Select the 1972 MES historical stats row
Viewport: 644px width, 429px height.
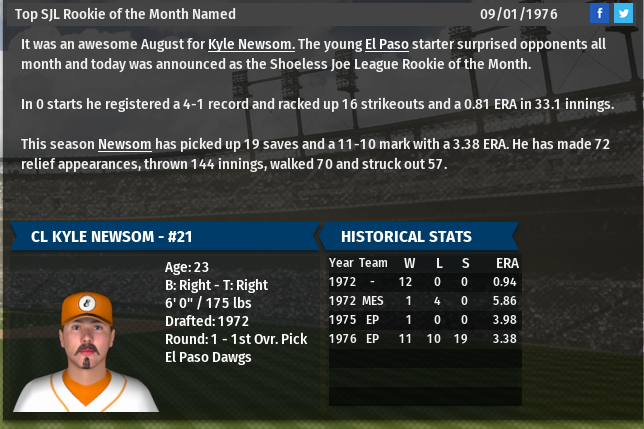click(424, 300)
